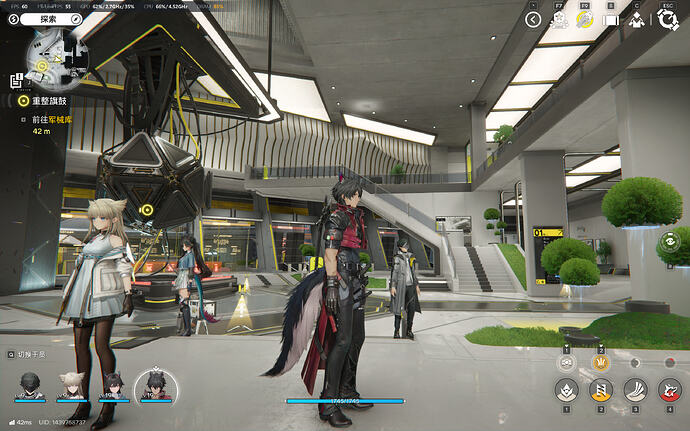This screenshot has height=431, width=690.
Task: Open the star badge event icon
Action: 559,19
